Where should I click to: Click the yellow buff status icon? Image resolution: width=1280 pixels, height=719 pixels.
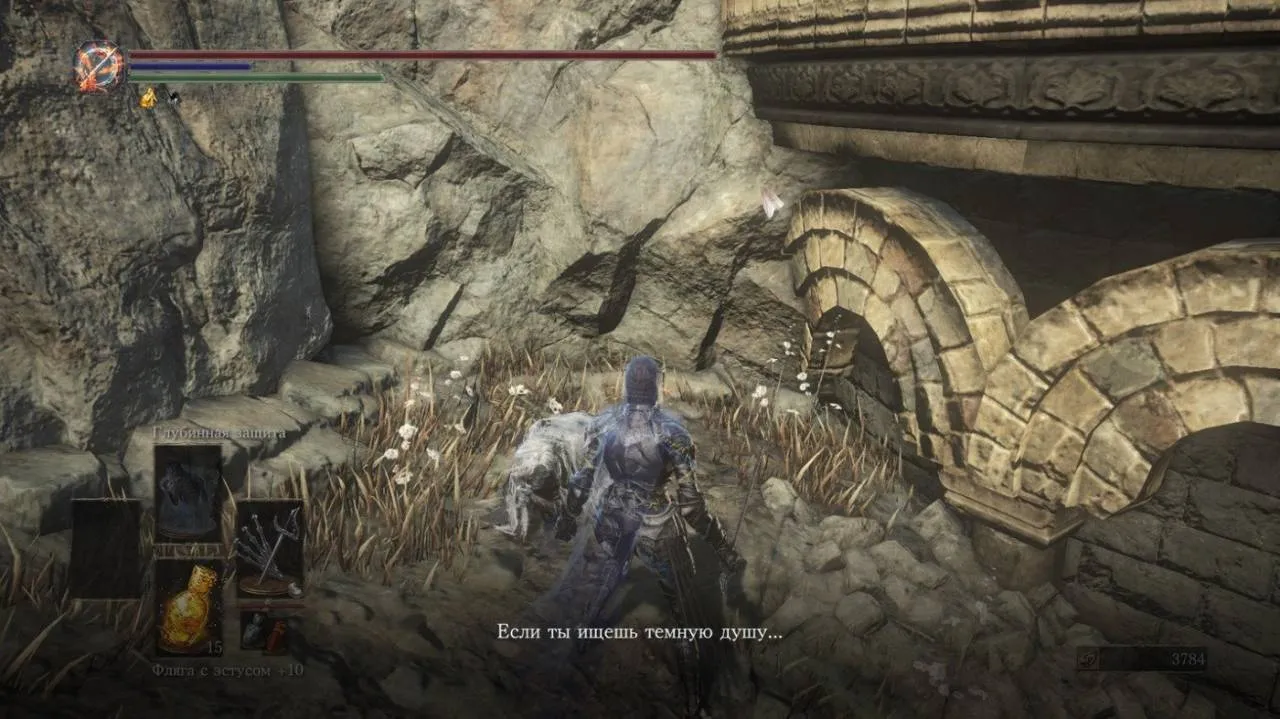pyautogui.click(x=148, y=98)
